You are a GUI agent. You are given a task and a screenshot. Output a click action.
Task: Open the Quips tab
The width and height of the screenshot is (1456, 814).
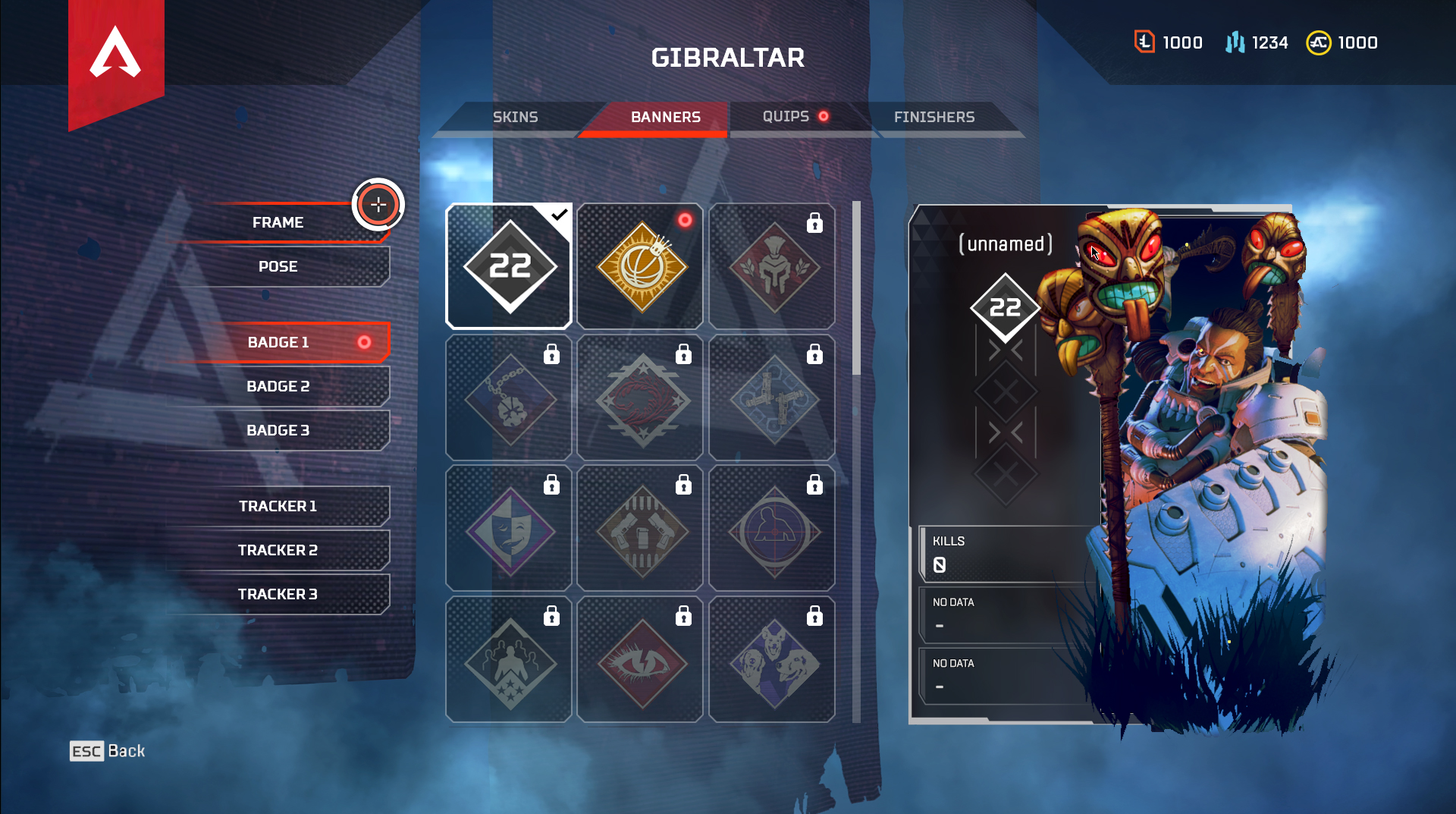pos(786,116)
